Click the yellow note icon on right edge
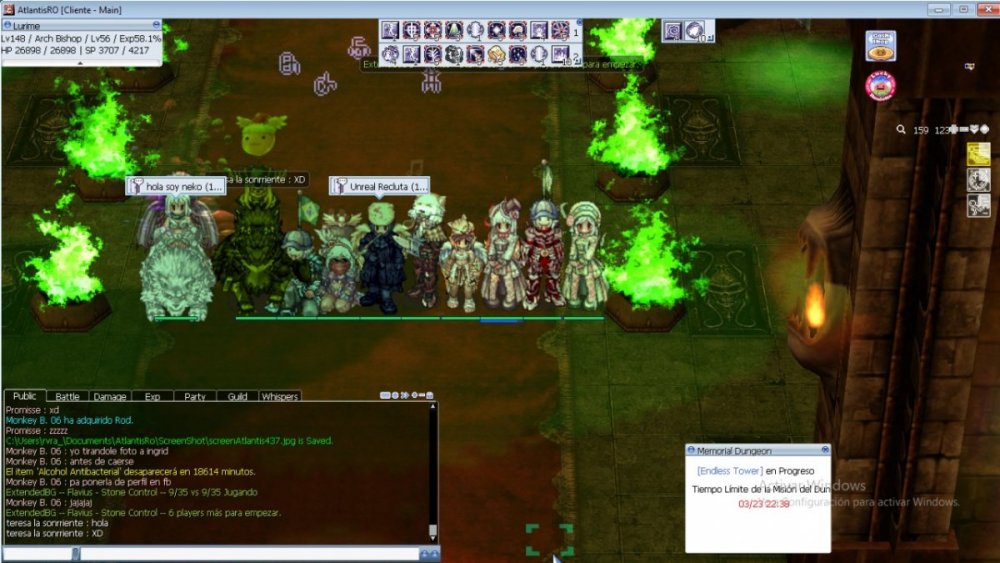Image resolution: width=1000 pixels, height=563 pixels. tap(978, 155)
